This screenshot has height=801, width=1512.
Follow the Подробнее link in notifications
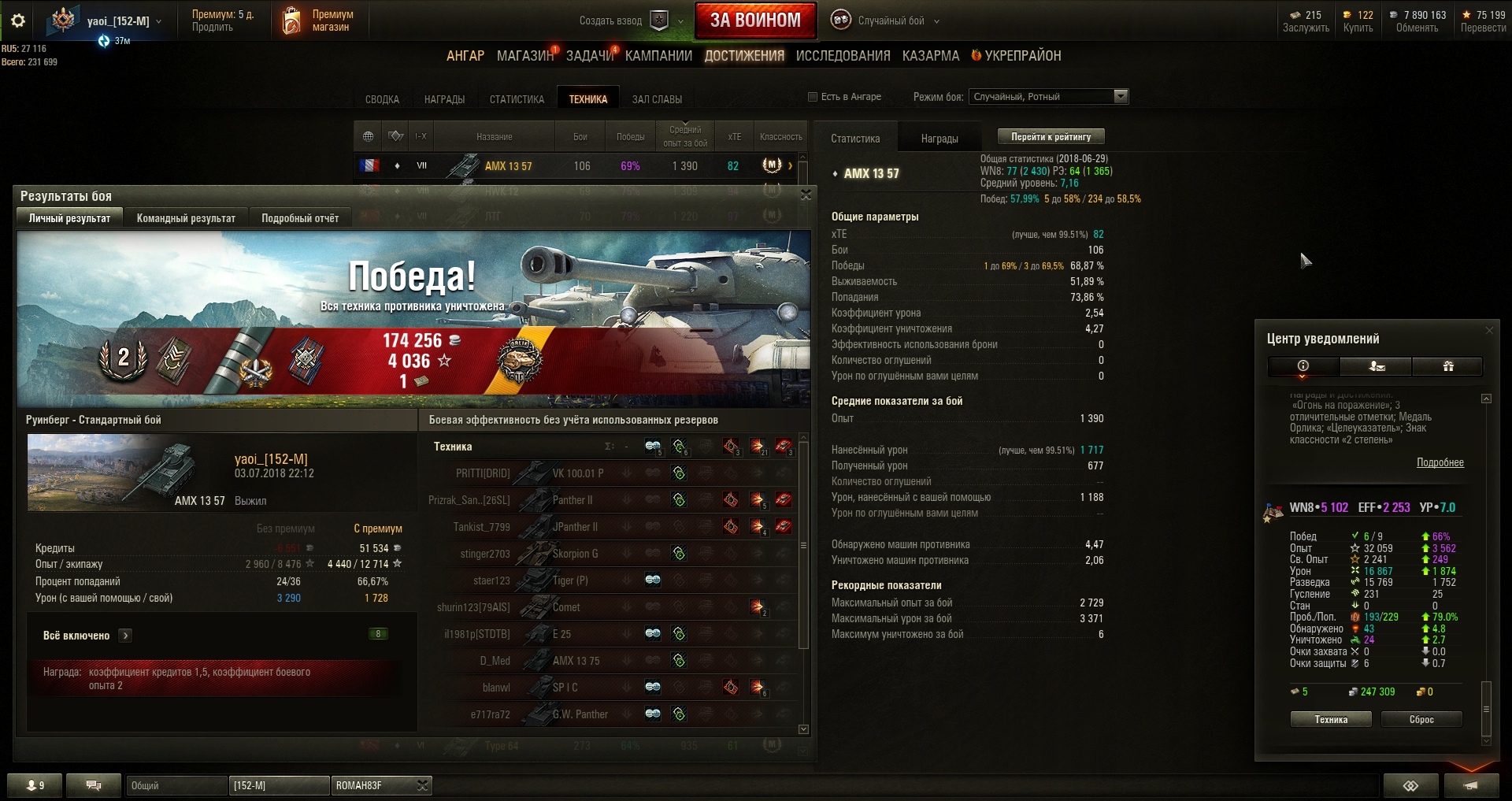coord(1440,462)
